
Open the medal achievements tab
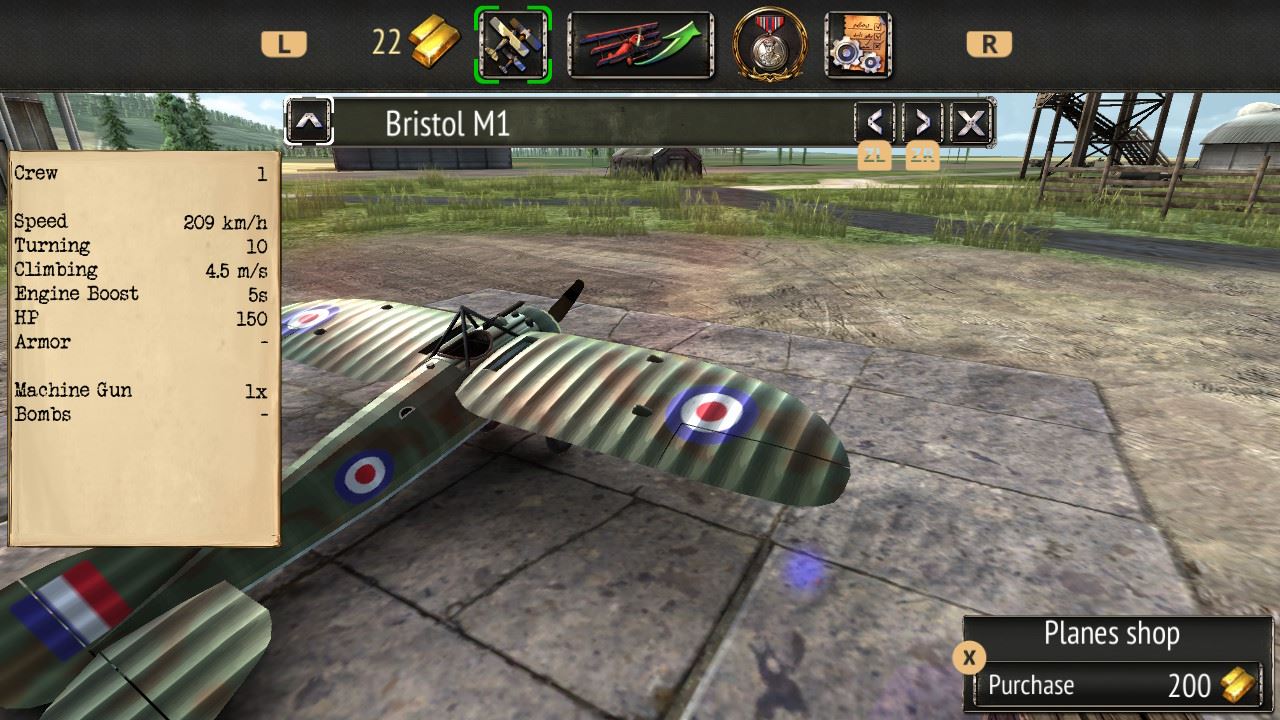[x=768, y=45]
